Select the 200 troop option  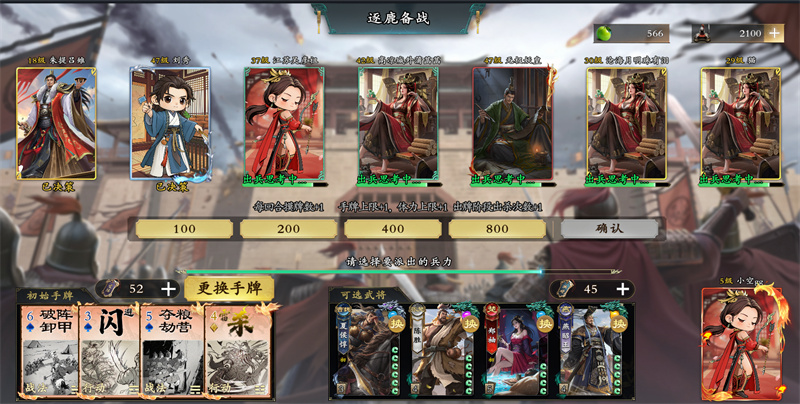point(289,229)
